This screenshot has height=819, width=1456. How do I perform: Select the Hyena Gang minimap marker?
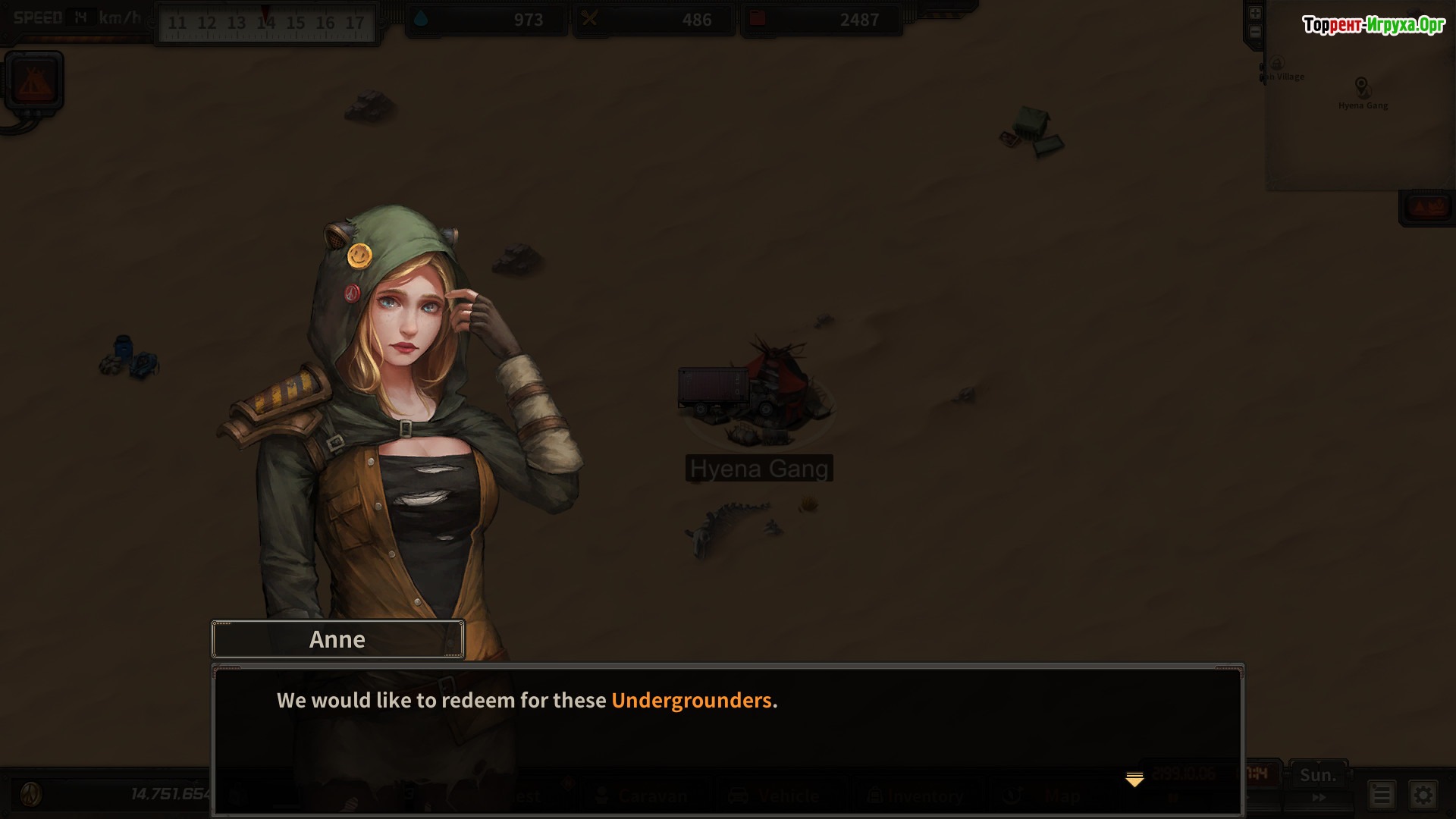tap(1361, 86)
